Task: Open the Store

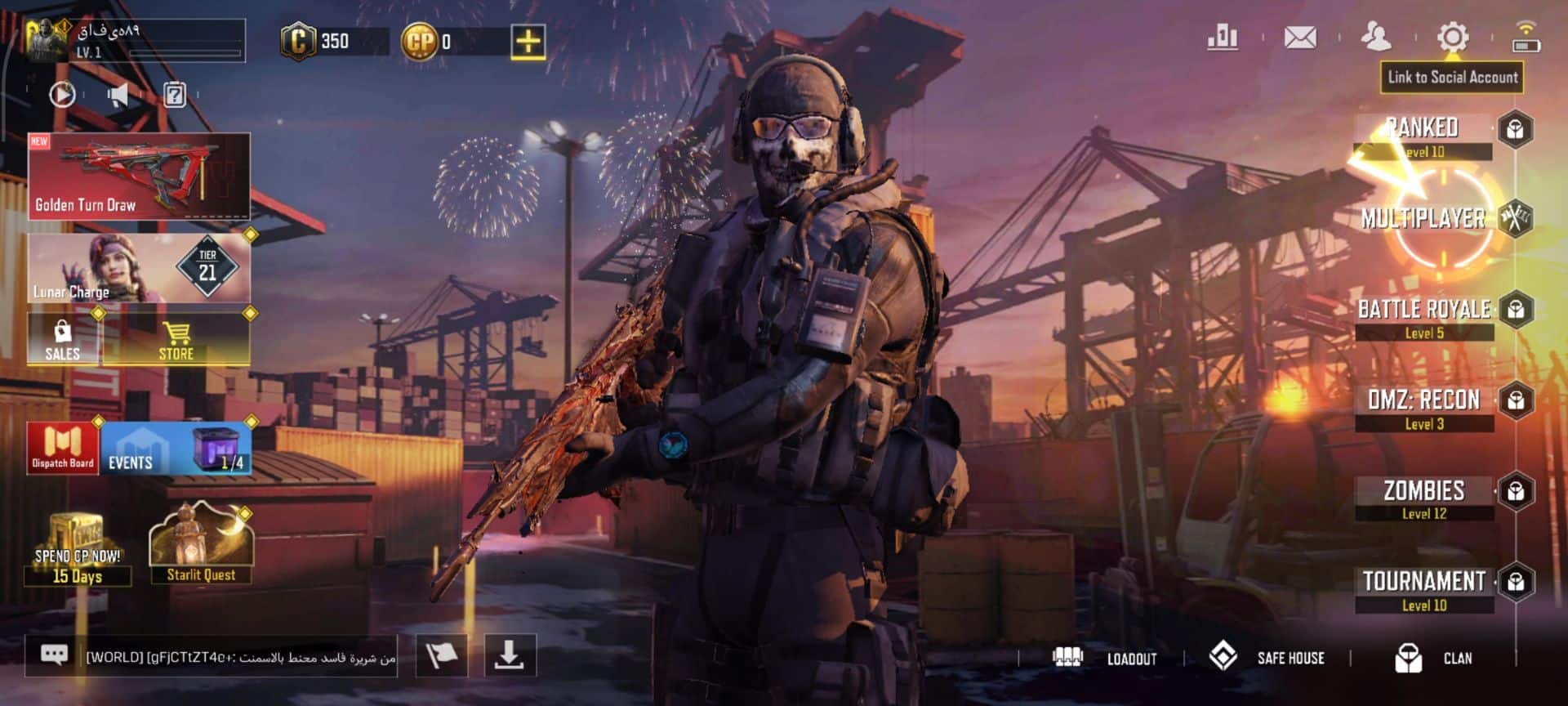Action: pos(176,339)
